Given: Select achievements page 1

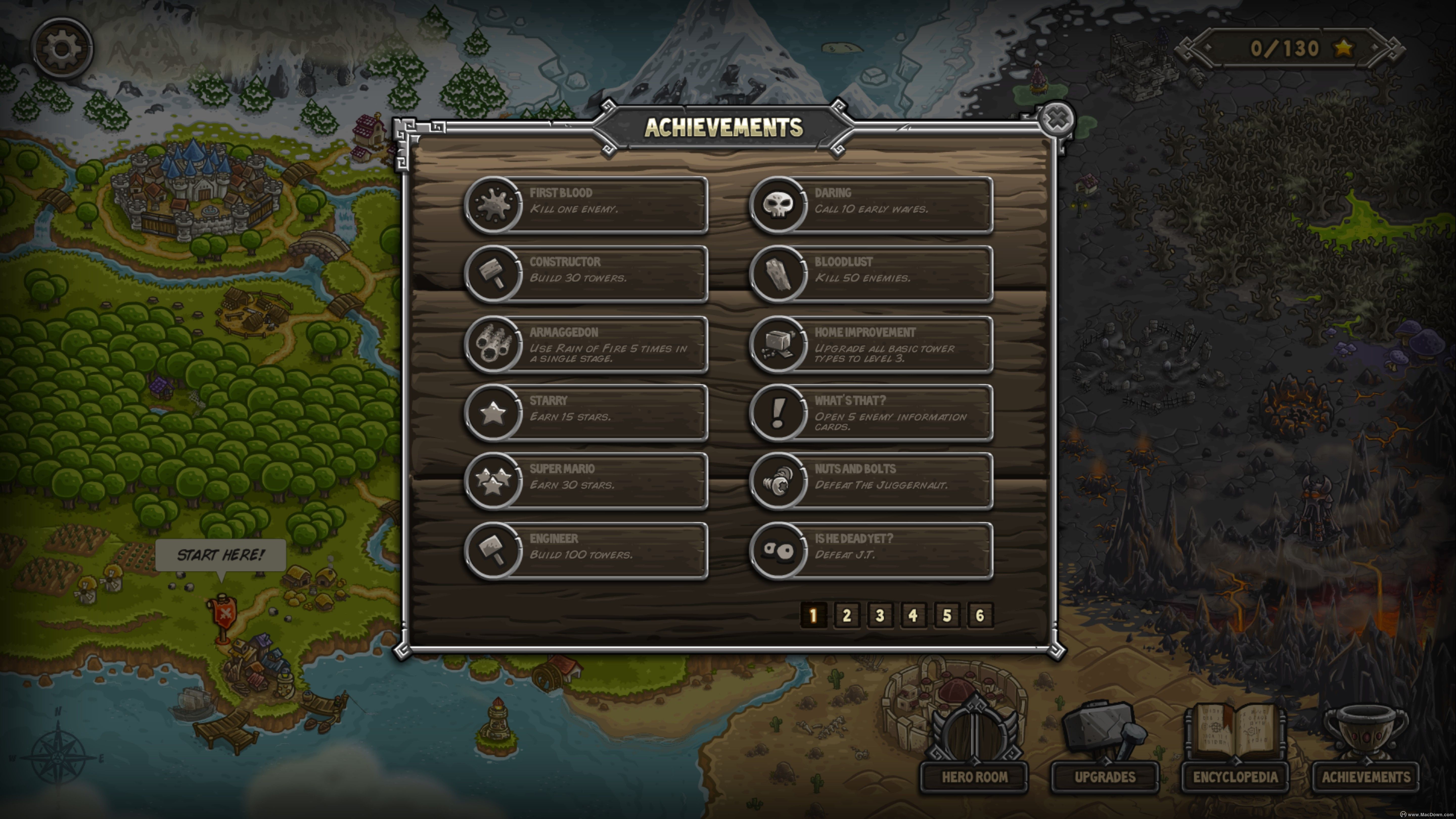Looking at the screenshot, I should [x=813, y=616].
